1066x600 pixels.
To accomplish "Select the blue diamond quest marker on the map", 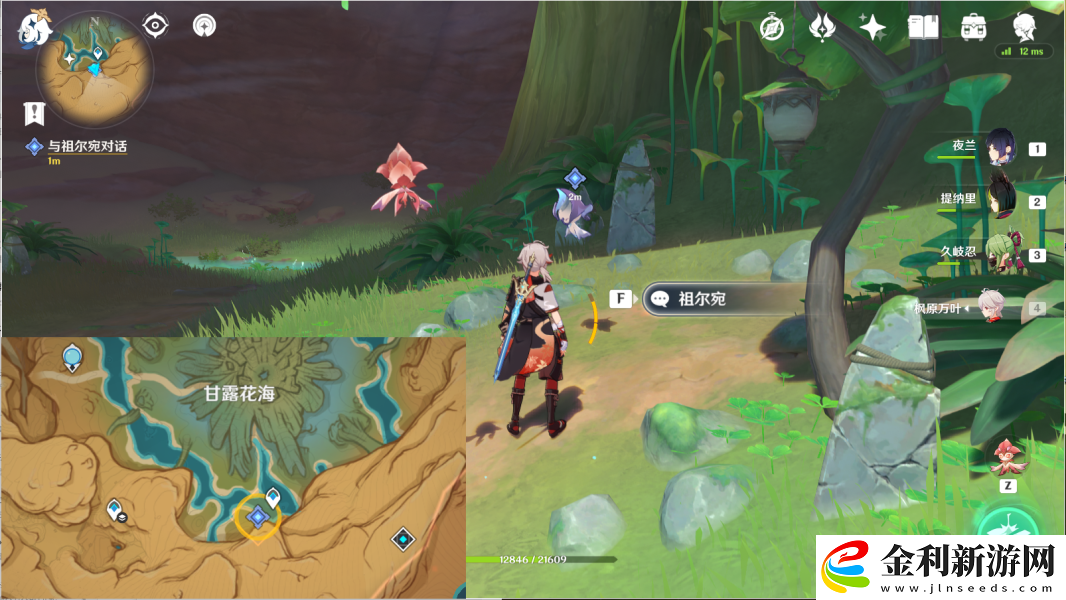I will click(258, 517).
